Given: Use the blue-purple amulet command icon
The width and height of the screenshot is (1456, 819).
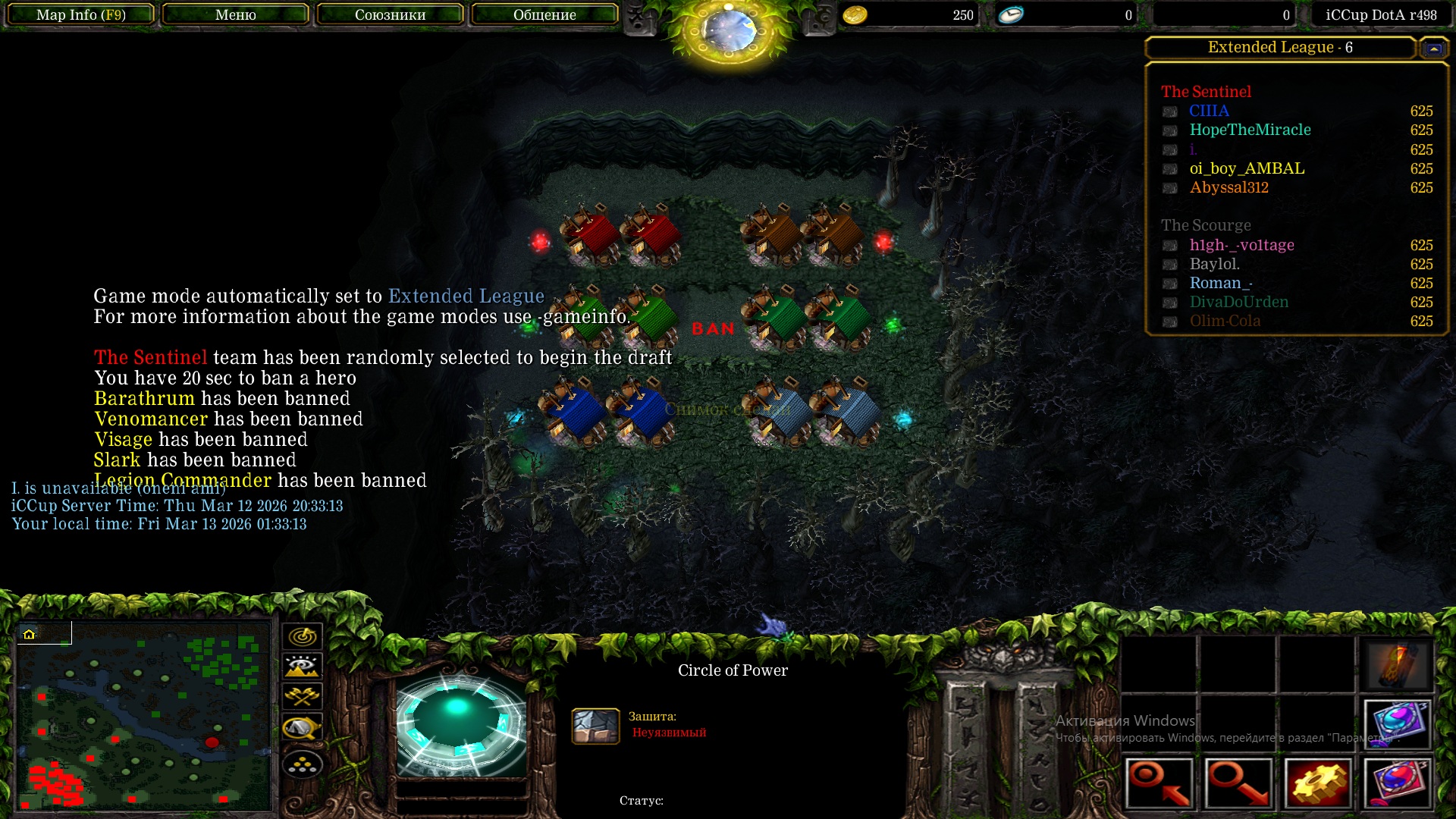Looking at the screenshot, I should pos(1398,723).
